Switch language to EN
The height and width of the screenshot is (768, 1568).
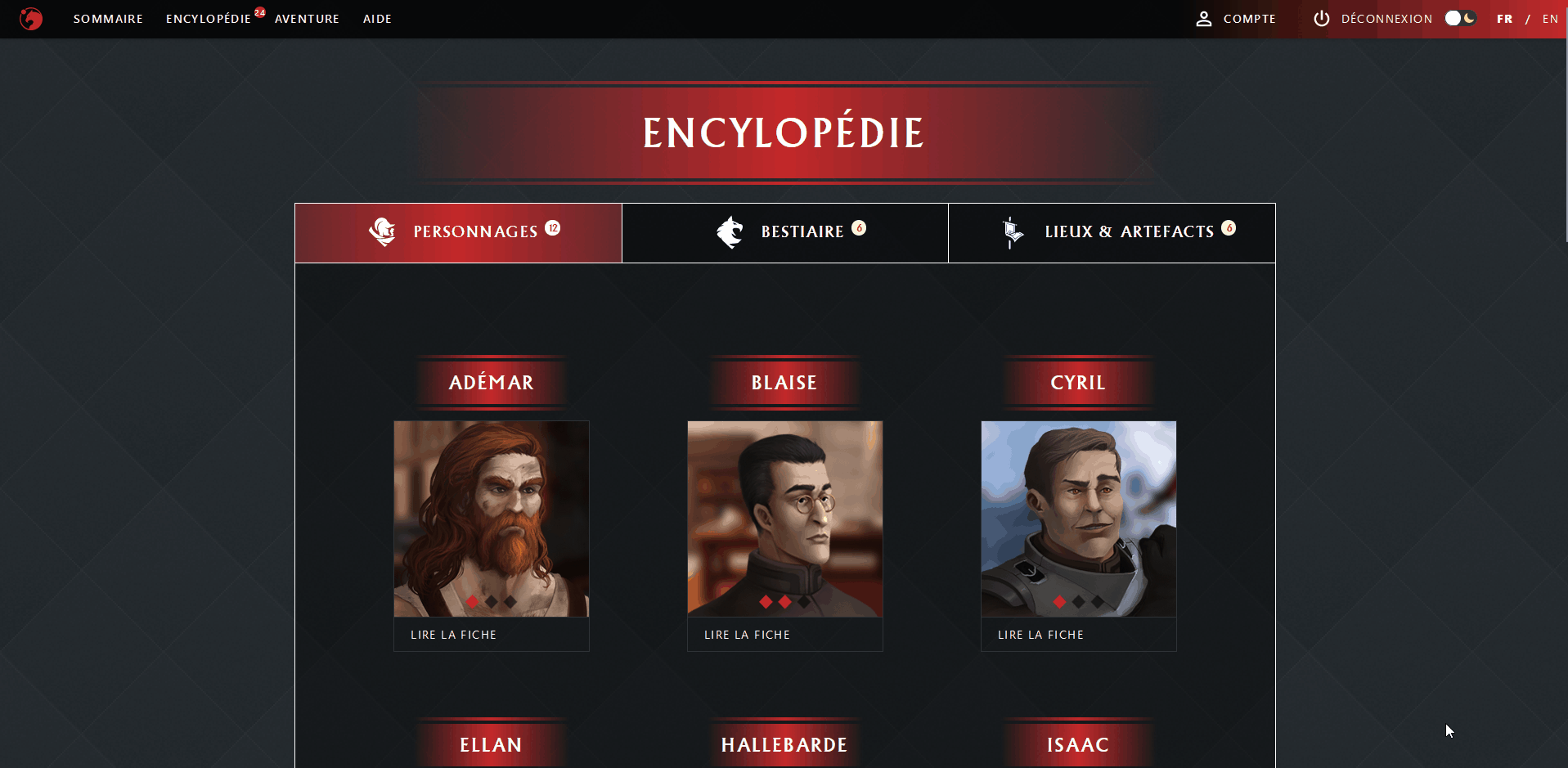[x=1550, y=19]
